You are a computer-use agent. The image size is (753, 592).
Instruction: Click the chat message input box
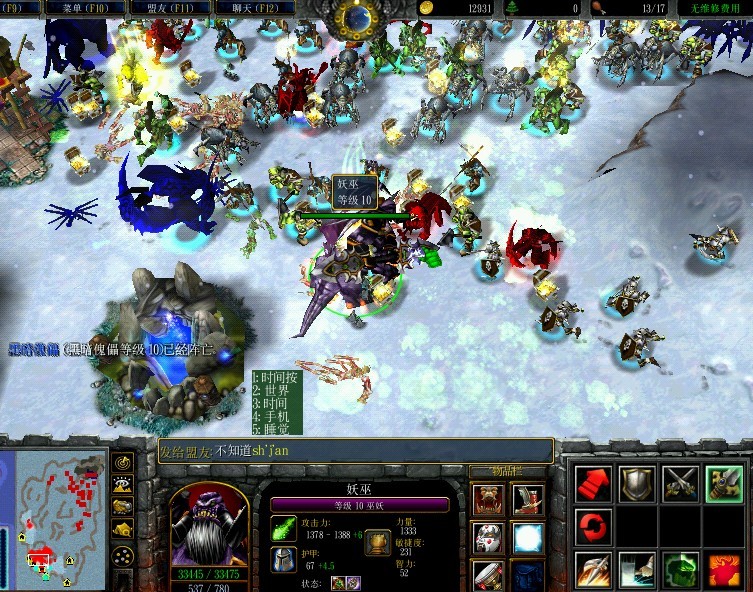pyautogui.click(x=355, y=451)
